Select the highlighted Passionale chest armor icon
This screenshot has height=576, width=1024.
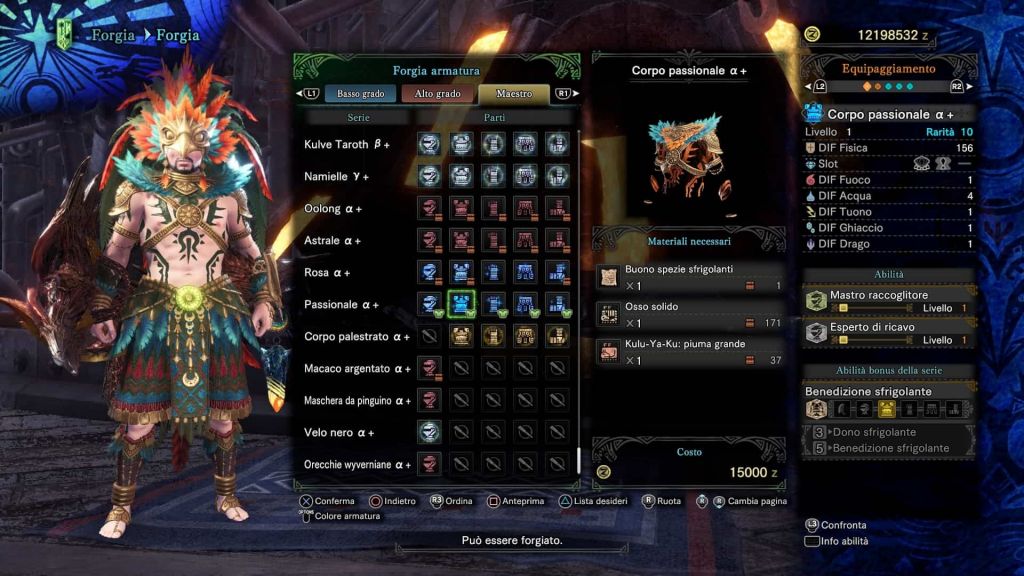(462, 304)
